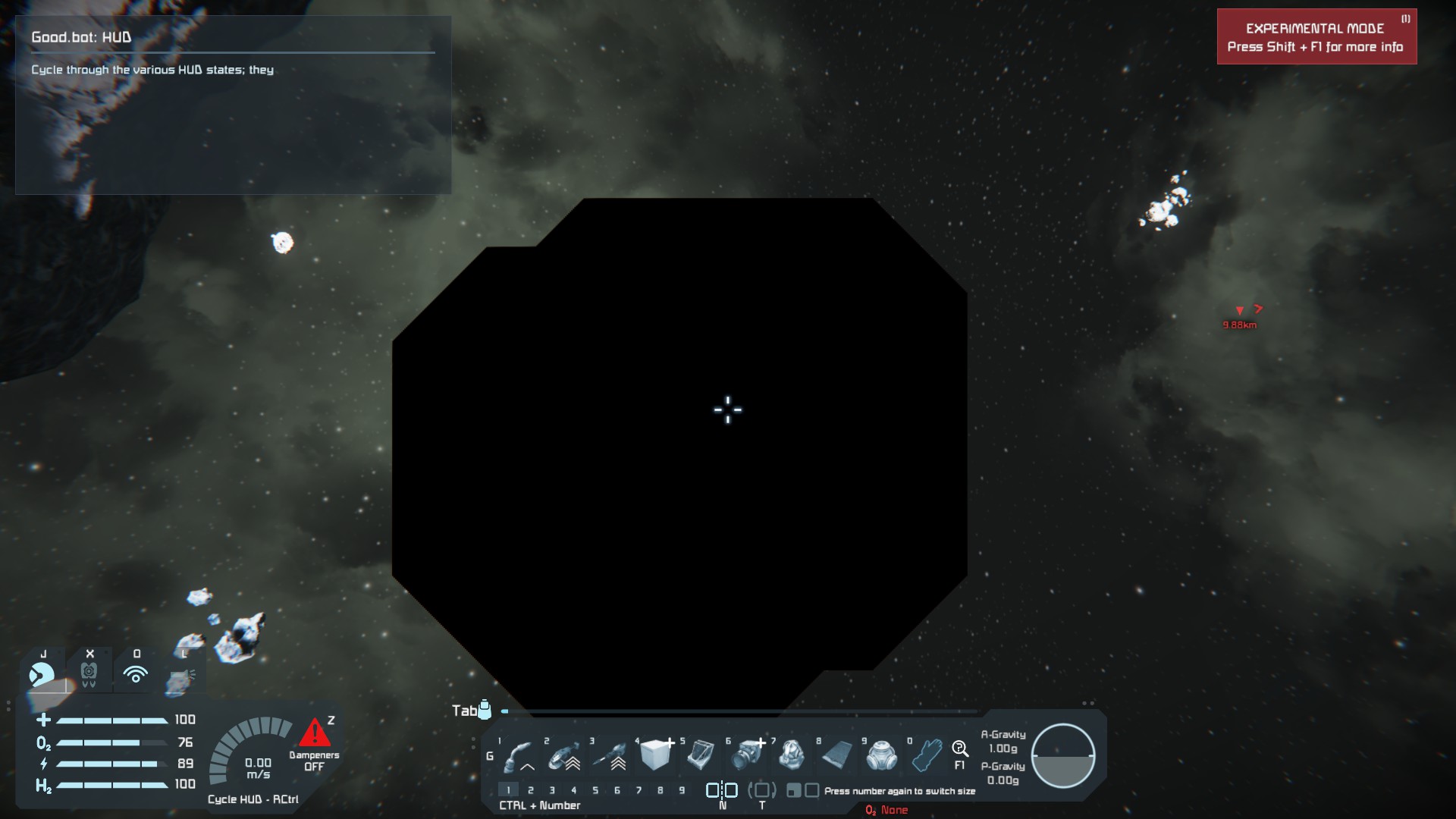Toggle the red Dampeners OFF warning
The height and width of the screenshot is (819, 1456).
(314, 734)
